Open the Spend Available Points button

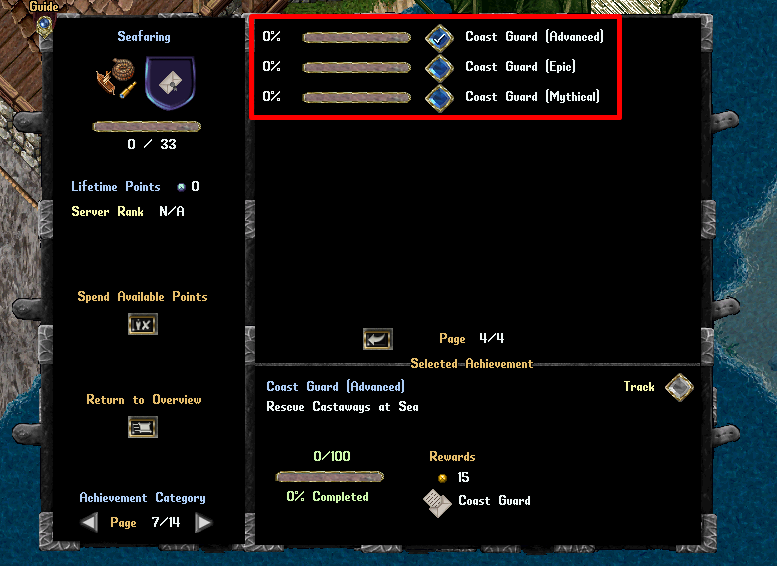143,324
